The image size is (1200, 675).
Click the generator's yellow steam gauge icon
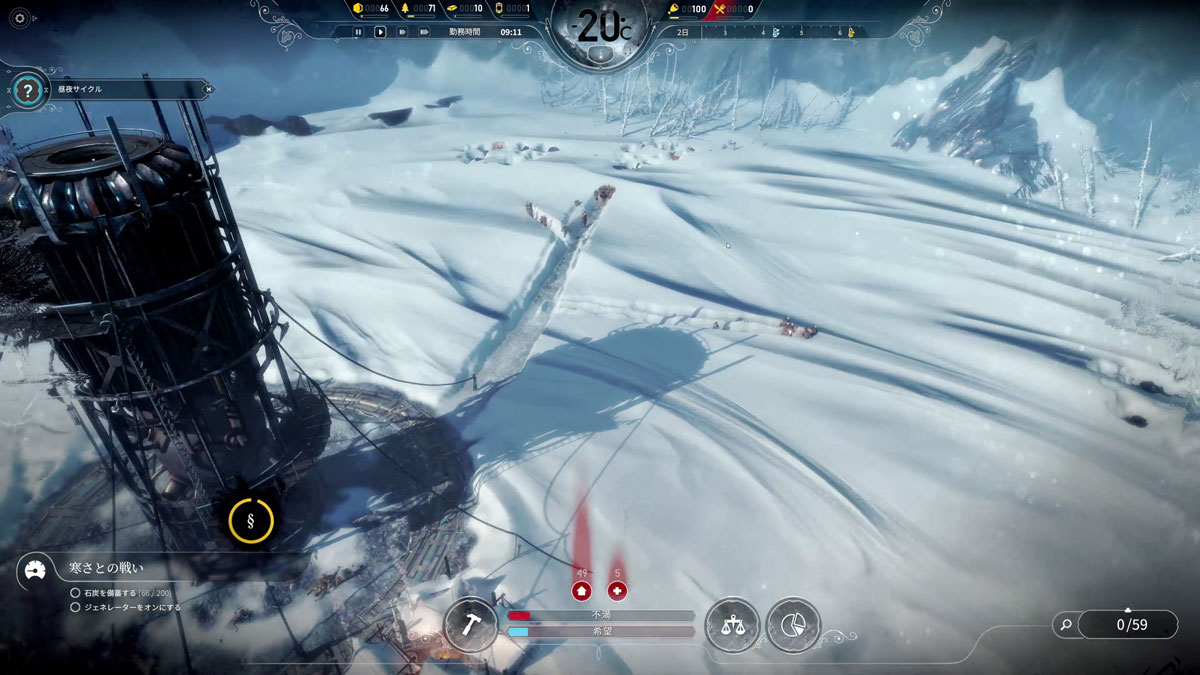[x=250, y=519]
